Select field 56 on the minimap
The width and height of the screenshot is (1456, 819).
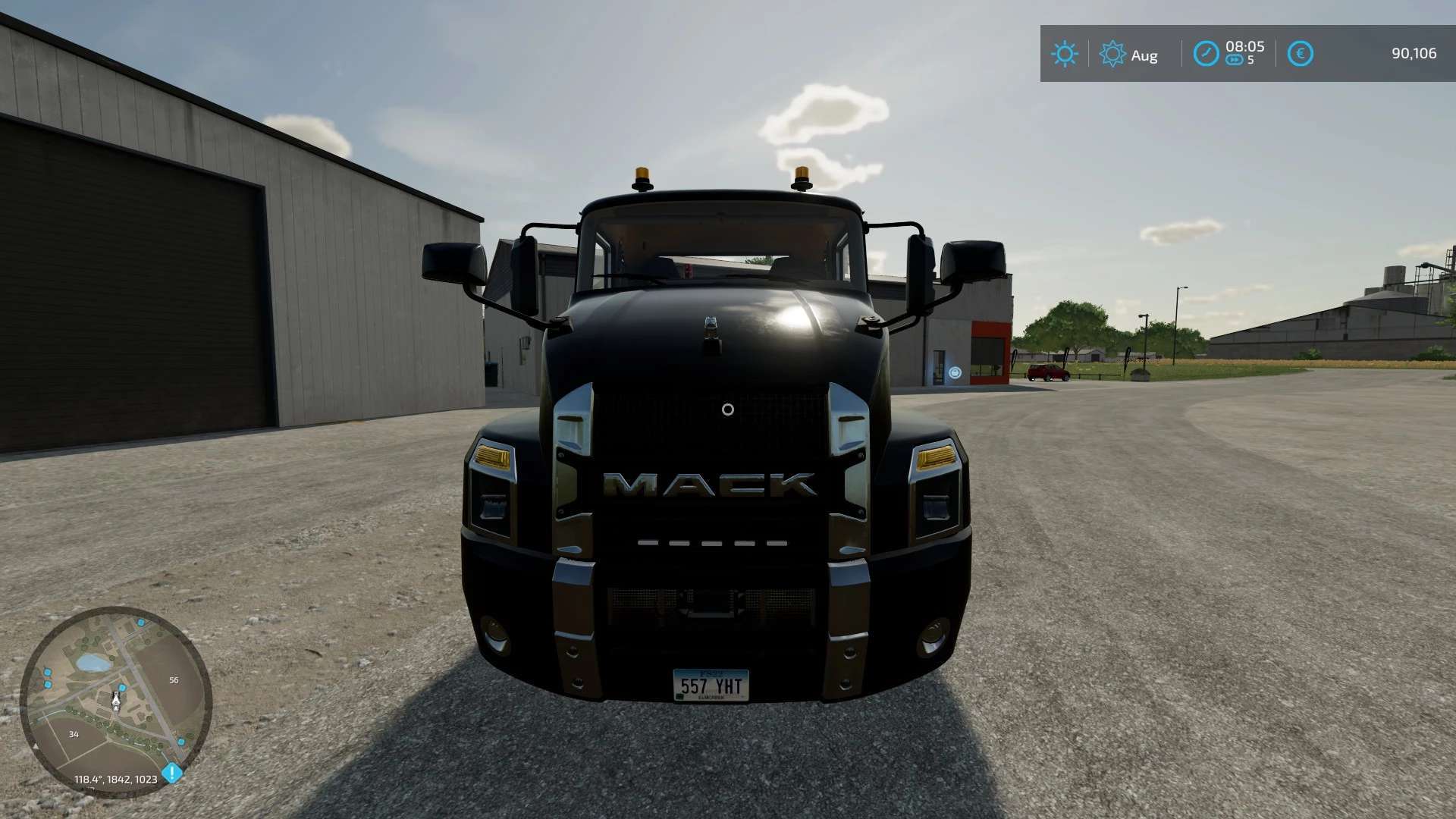click(x=174, y=680)
